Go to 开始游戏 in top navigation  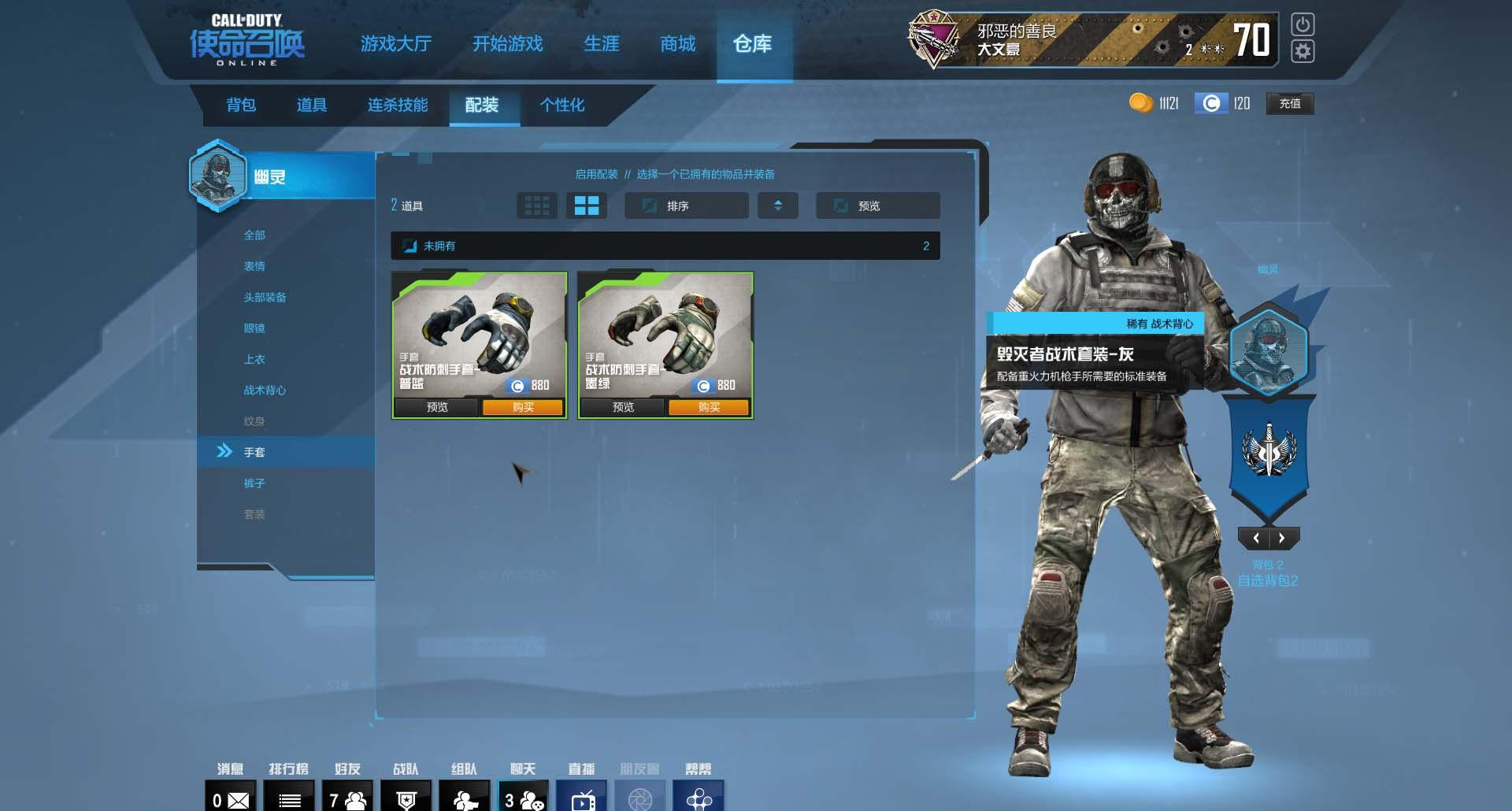(x=507, y=44)
